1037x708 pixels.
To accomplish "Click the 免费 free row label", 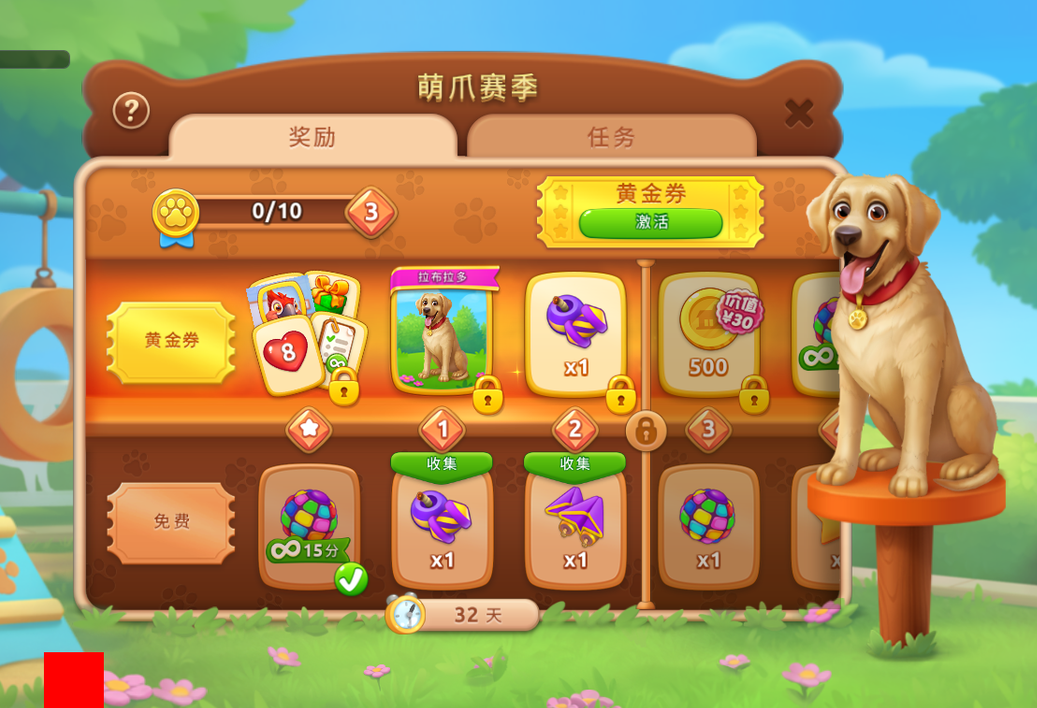I will coord(171,522).
